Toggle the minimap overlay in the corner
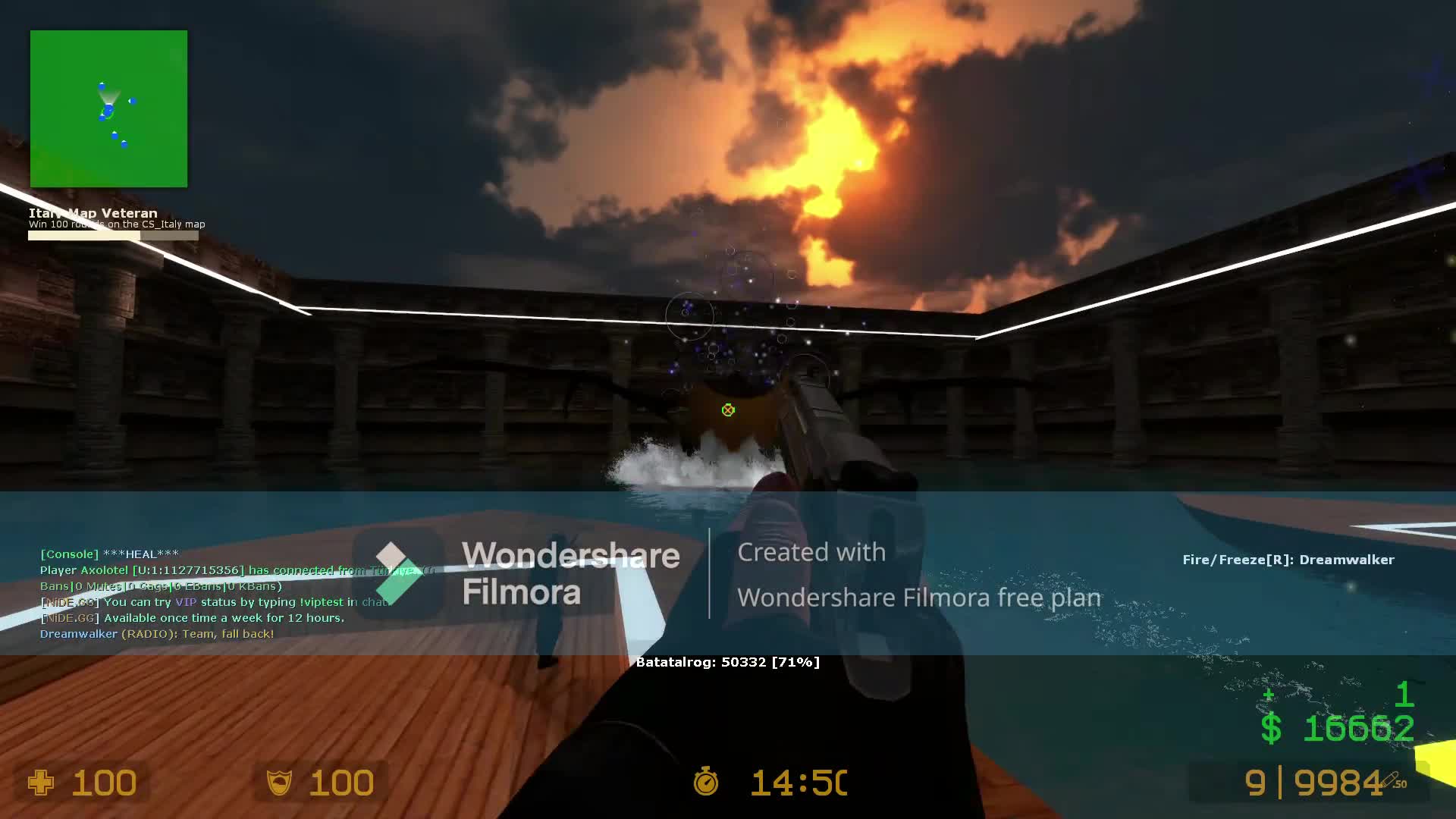 tap(108, 108)
